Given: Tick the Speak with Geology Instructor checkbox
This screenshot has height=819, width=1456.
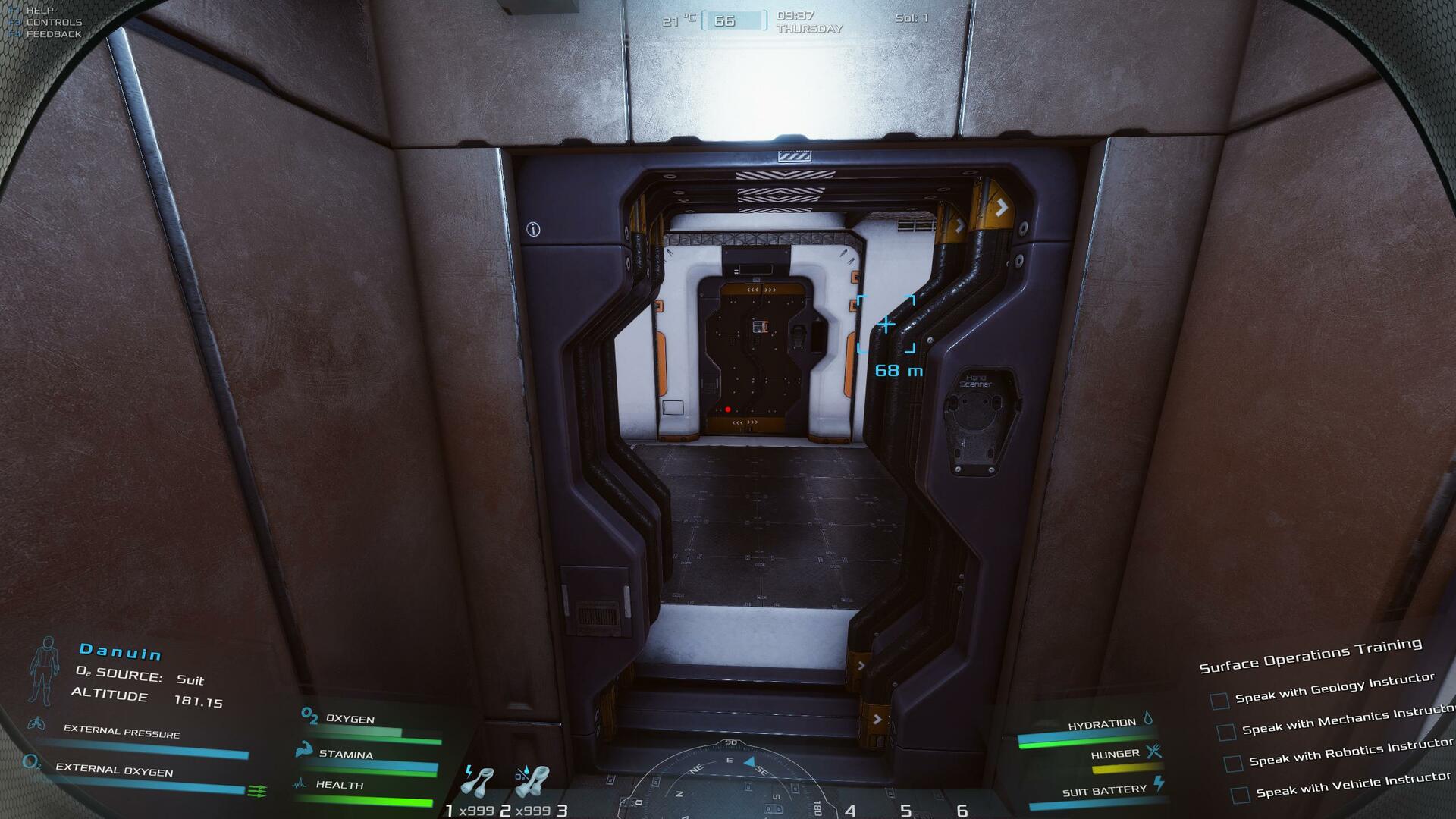Looking at the screenshot, I should [x=1219, y=701].
